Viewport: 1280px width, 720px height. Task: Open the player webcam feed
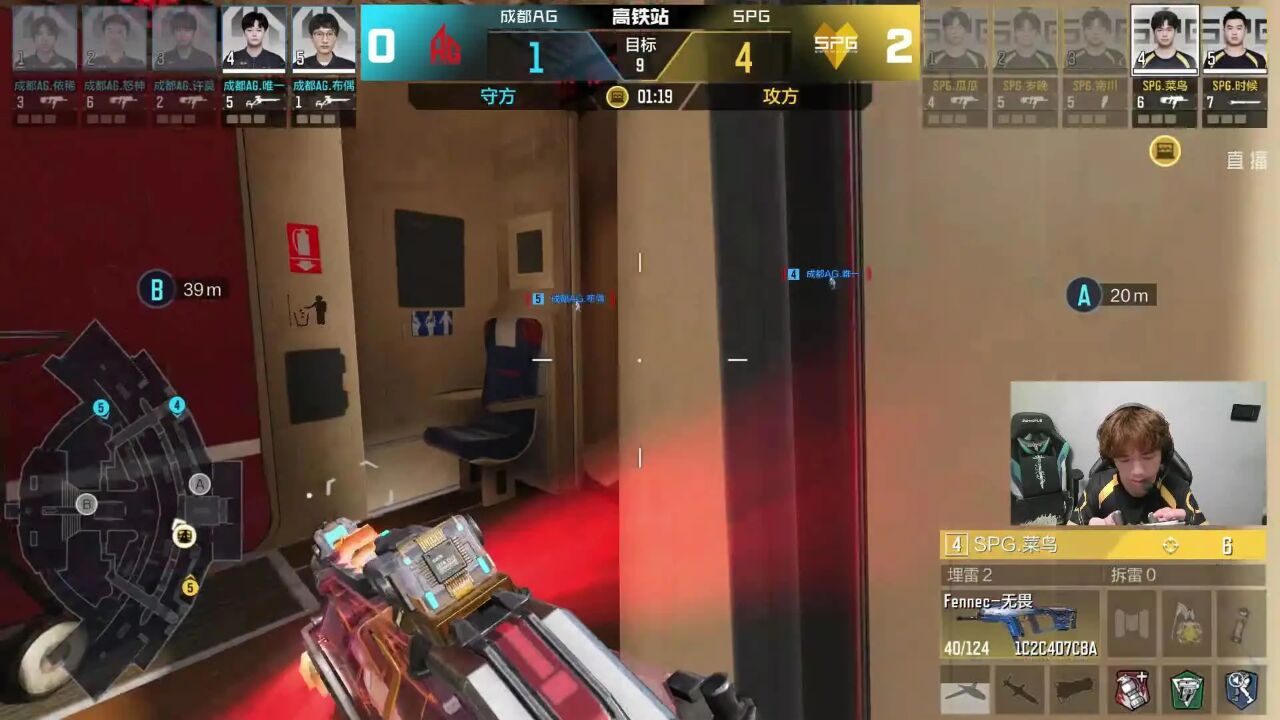pos(1138,453)
